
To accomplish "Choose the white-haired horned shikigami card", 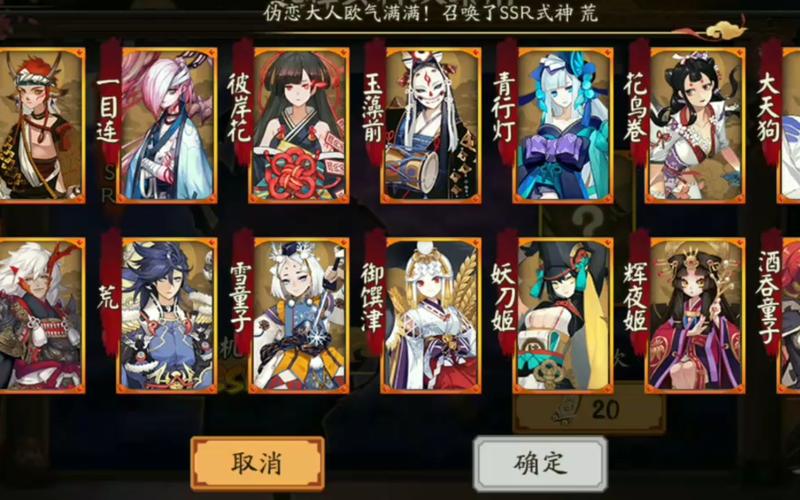I will pyautogui.click(x=40, y=315).
